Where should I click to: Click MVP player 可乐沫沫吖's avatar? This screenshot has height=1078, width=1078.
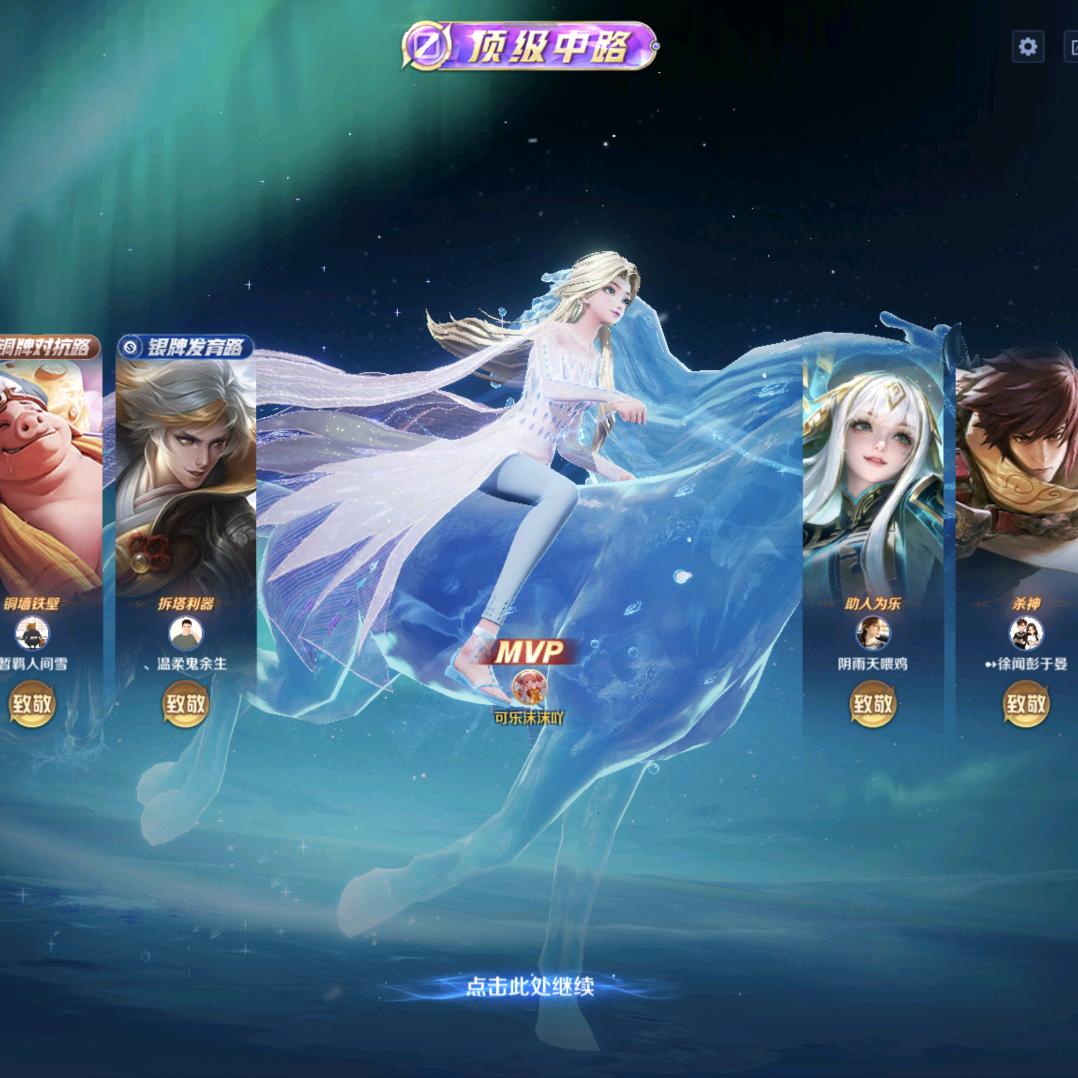pyautogui.click(x=529, y=687)
